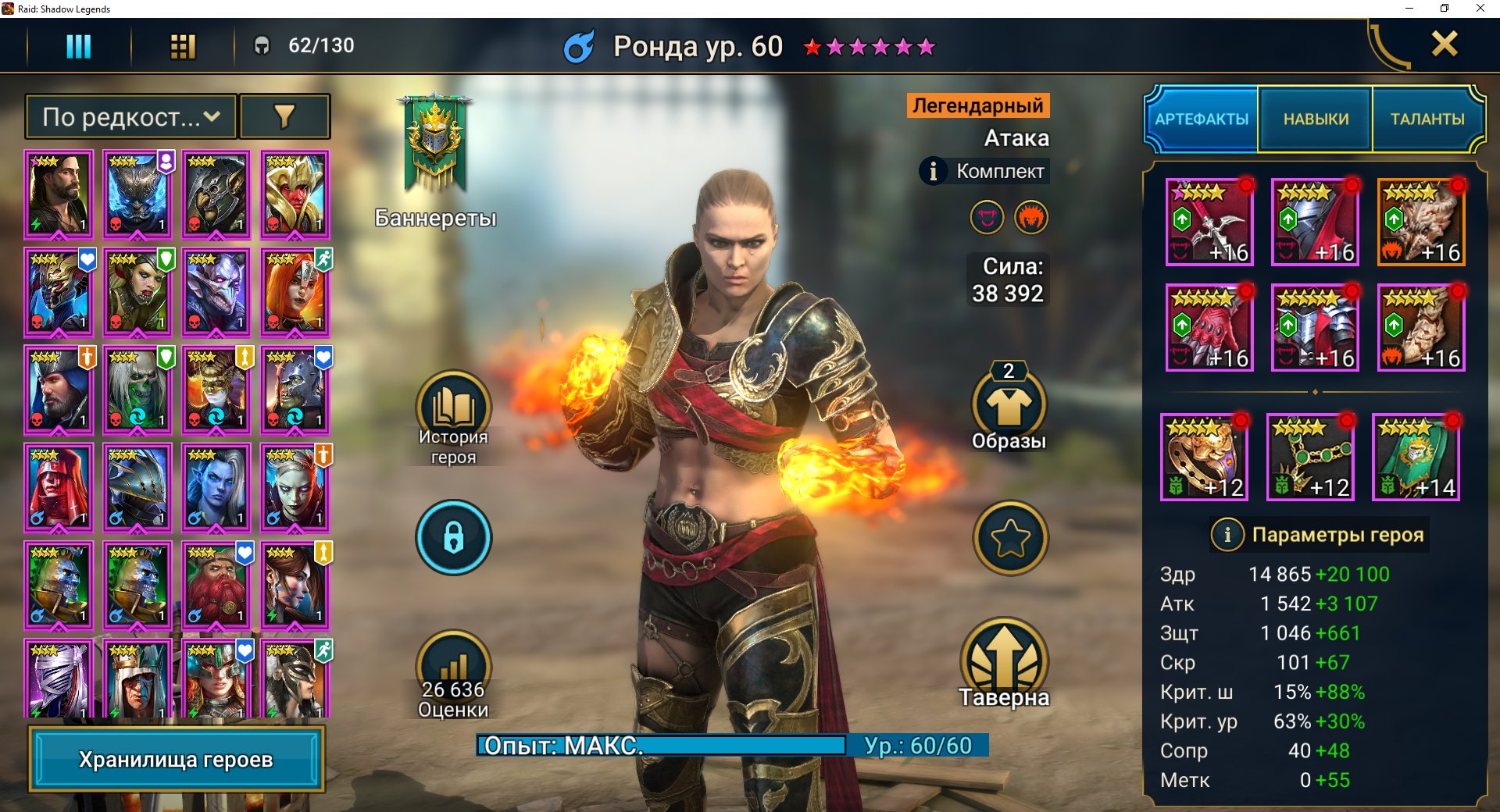
Task: Select the +12 ring accessory slot
Action: [1204, 458]
